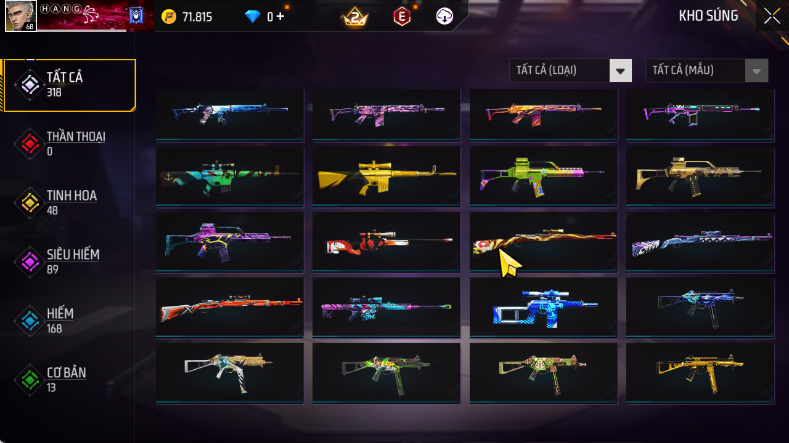Open the Tất Cả (Loại) type dropdown
Image resolution: width=789 pixels, height=443 pixels.
571,70
